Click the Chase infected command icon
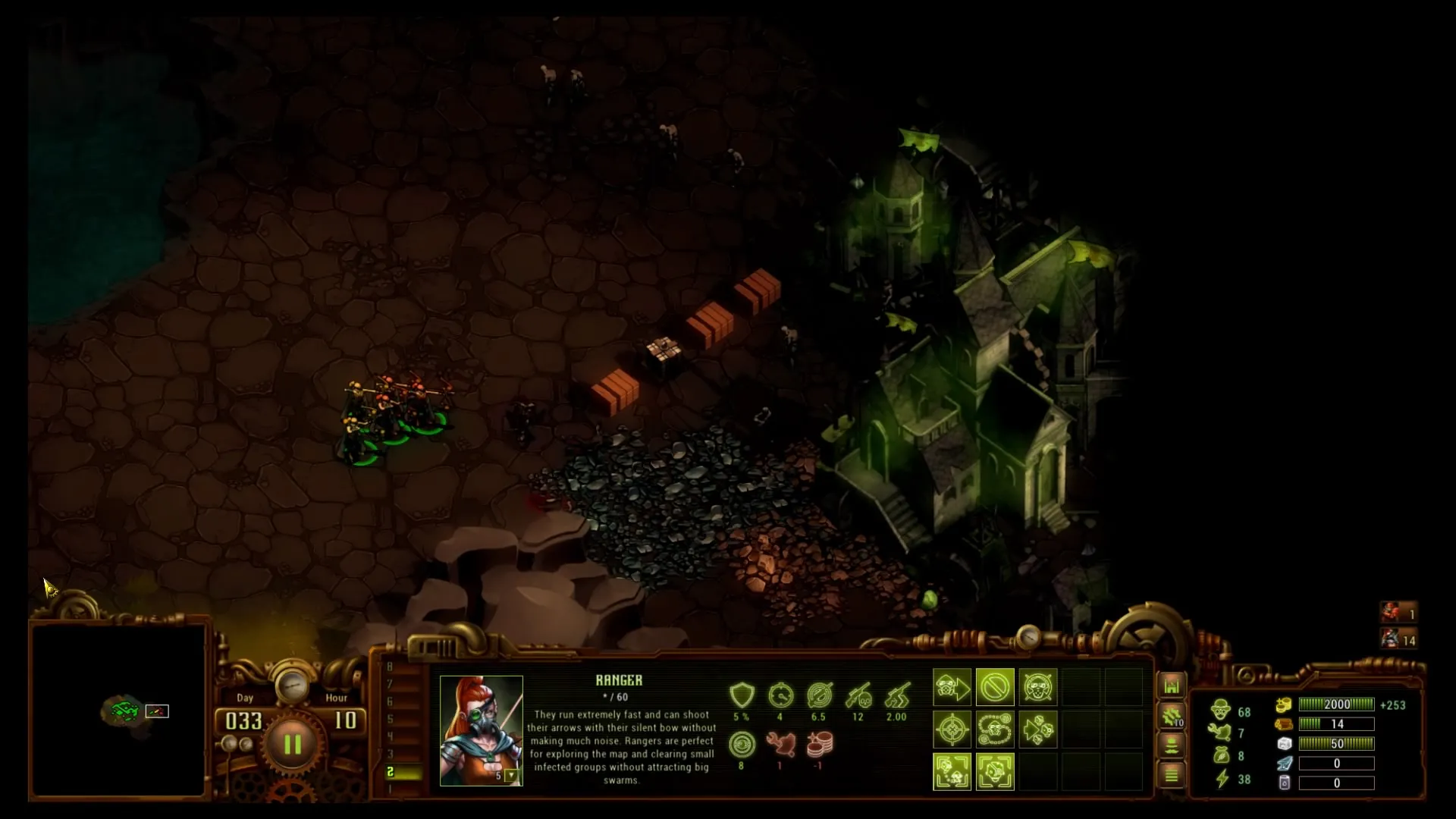The width and height of the screenshot is (1456, 819). [1037, 730]
